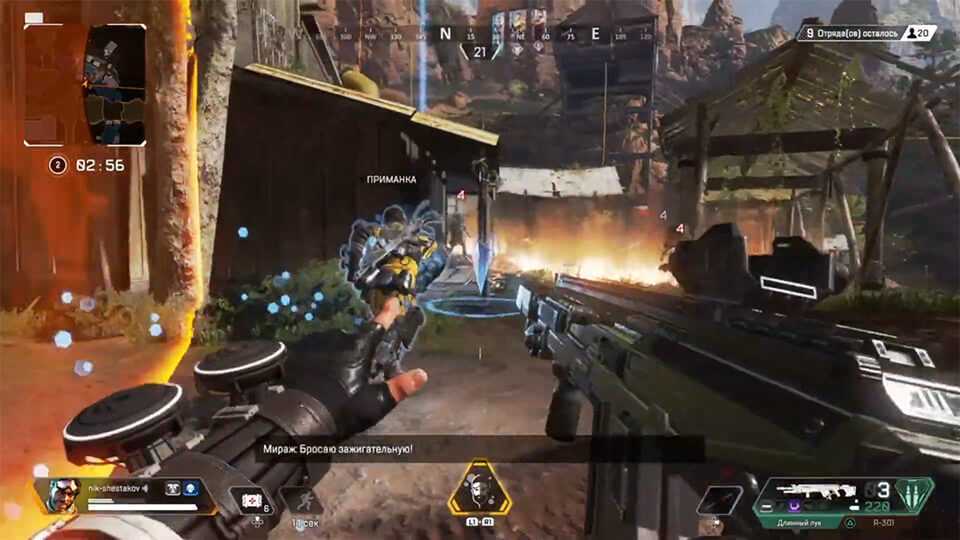Select the grenade ordnance slot

pos(720,499)
